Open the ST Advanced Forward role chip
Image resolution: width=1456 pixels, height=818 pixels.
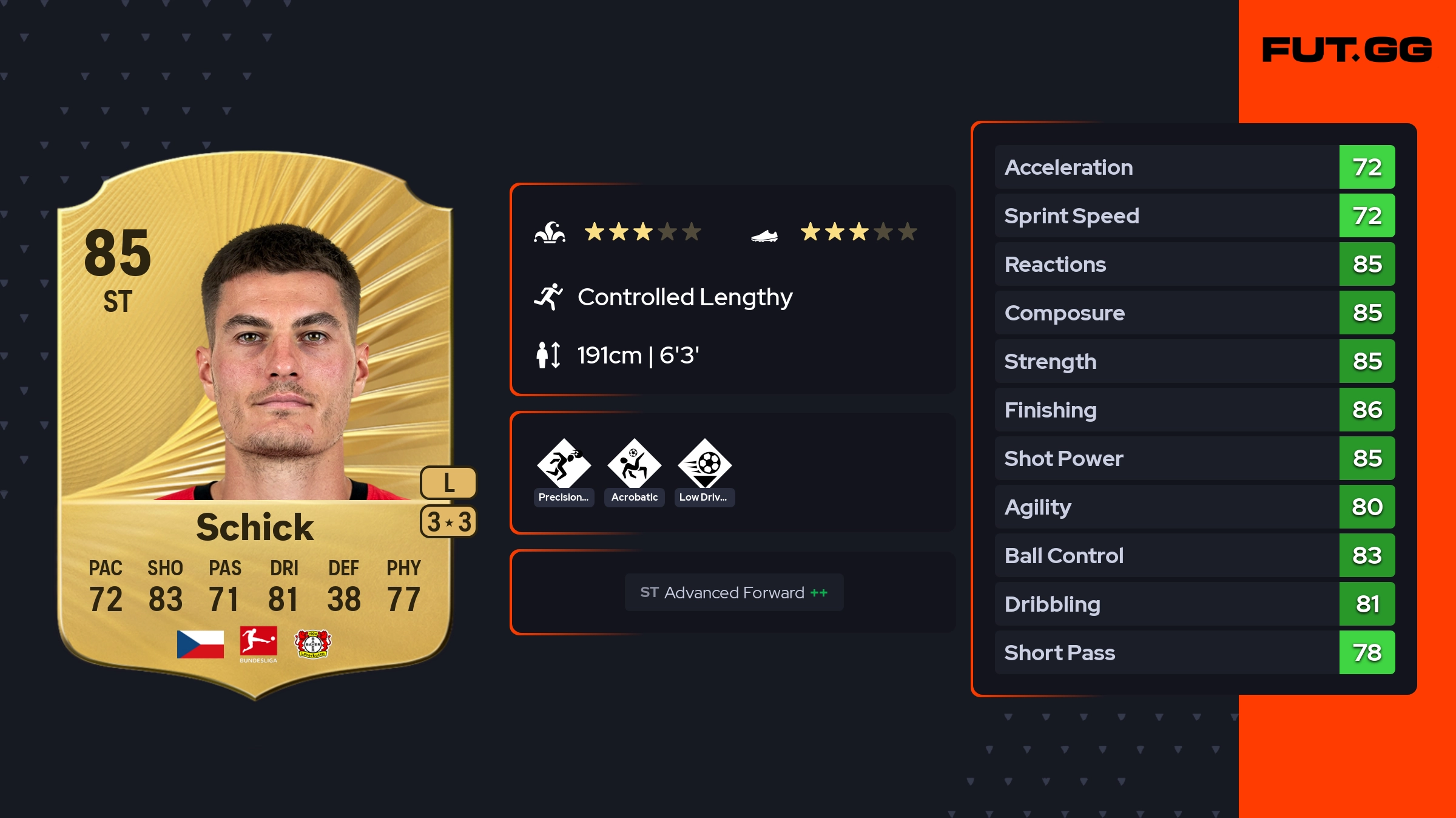[x=733, y=592]
